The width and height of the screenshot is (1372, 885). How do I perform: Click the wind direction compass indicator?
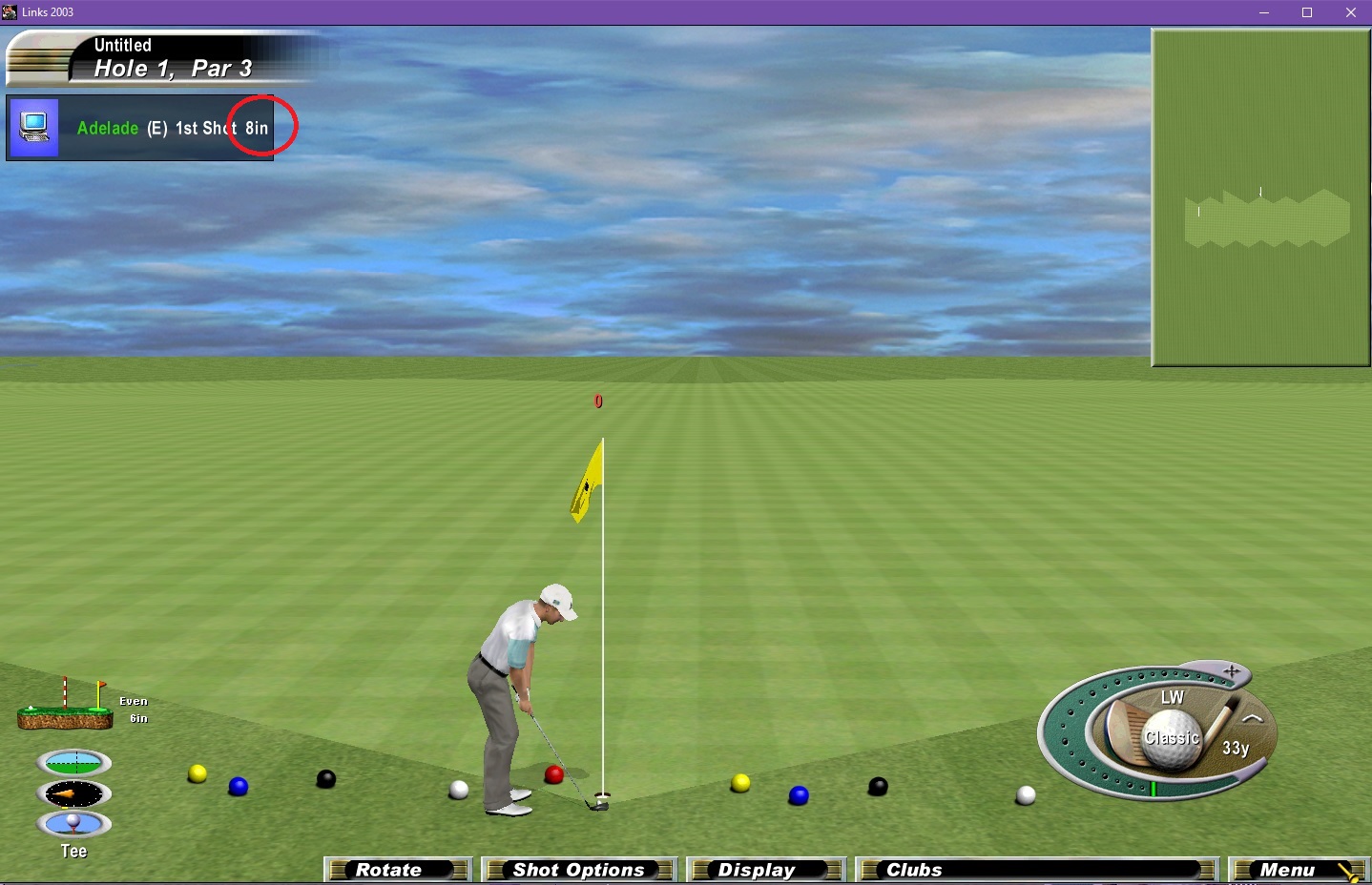coord(73,793)
